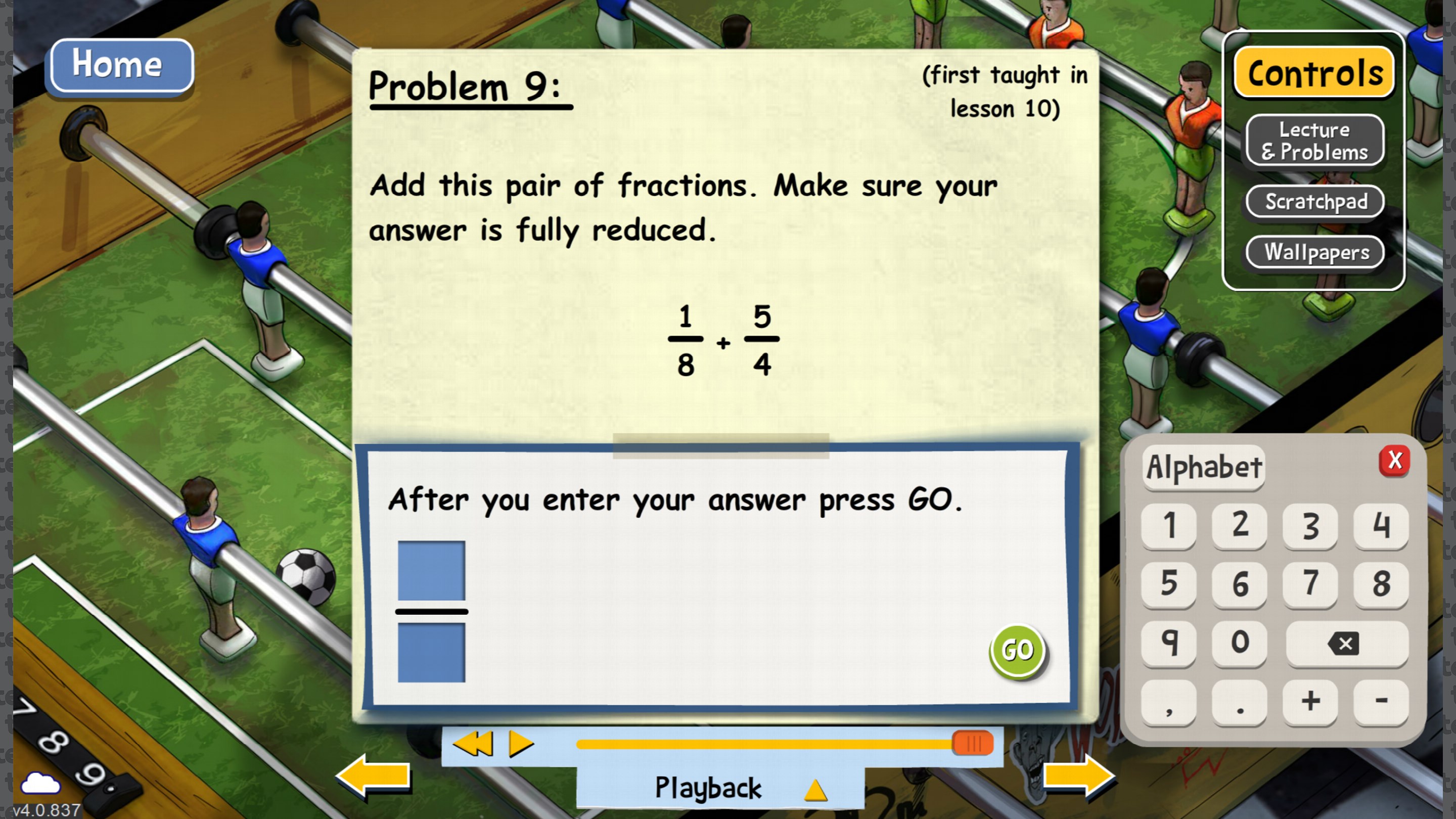This screenshot has height=819, width=1456.
Task: Select the numerator answer box
Action: point(432,570)
